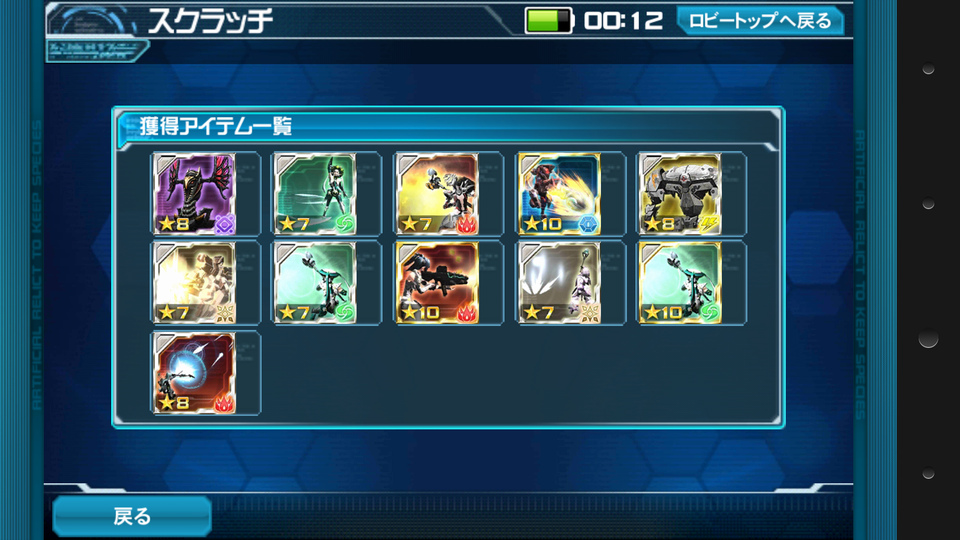
Task: Choose the blue ★10 ice element card
Action: click(559, 194)
